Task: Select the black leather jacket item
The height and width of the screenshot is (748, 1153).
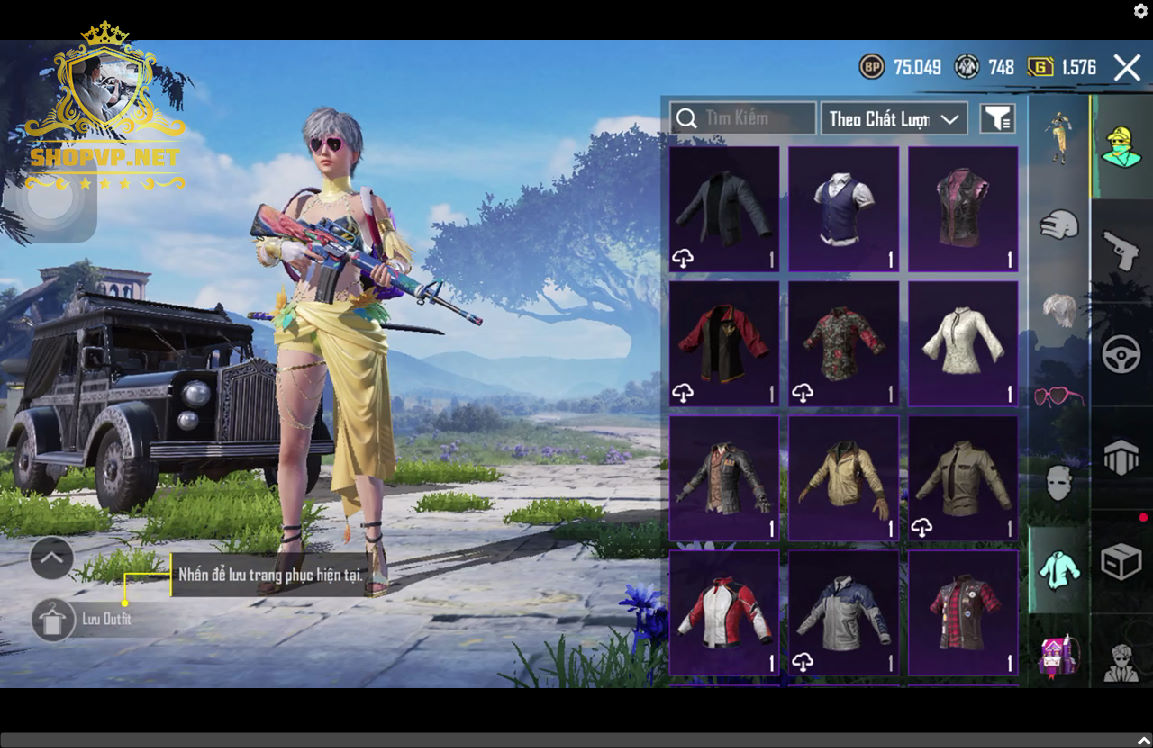Action: 724,208
